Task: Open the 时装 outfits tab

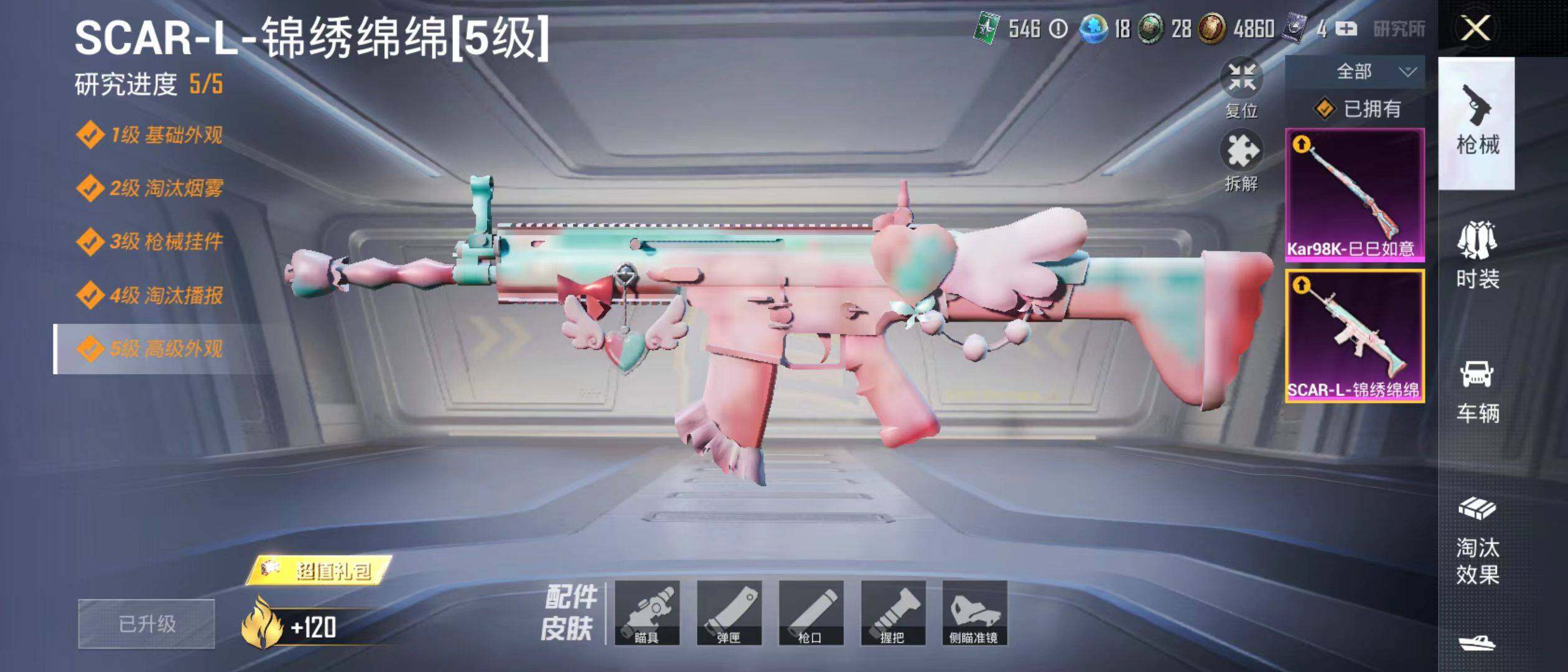Action: tap(1477, 255)
